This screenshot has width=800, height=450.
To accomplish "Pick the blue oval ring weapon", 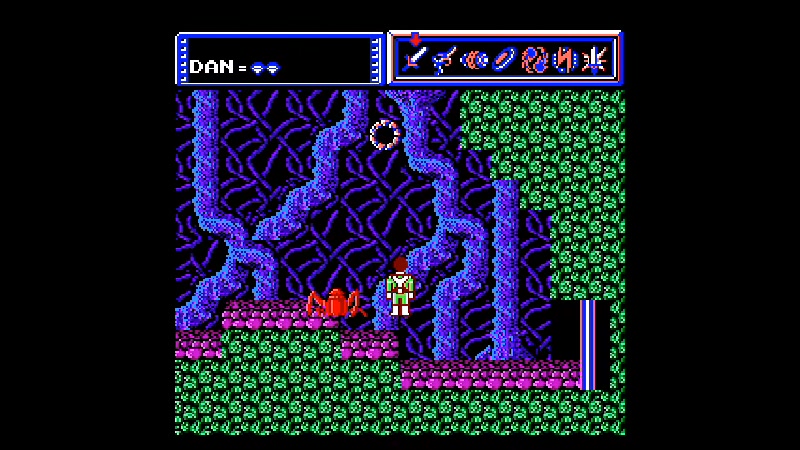I will pos(505,61).
